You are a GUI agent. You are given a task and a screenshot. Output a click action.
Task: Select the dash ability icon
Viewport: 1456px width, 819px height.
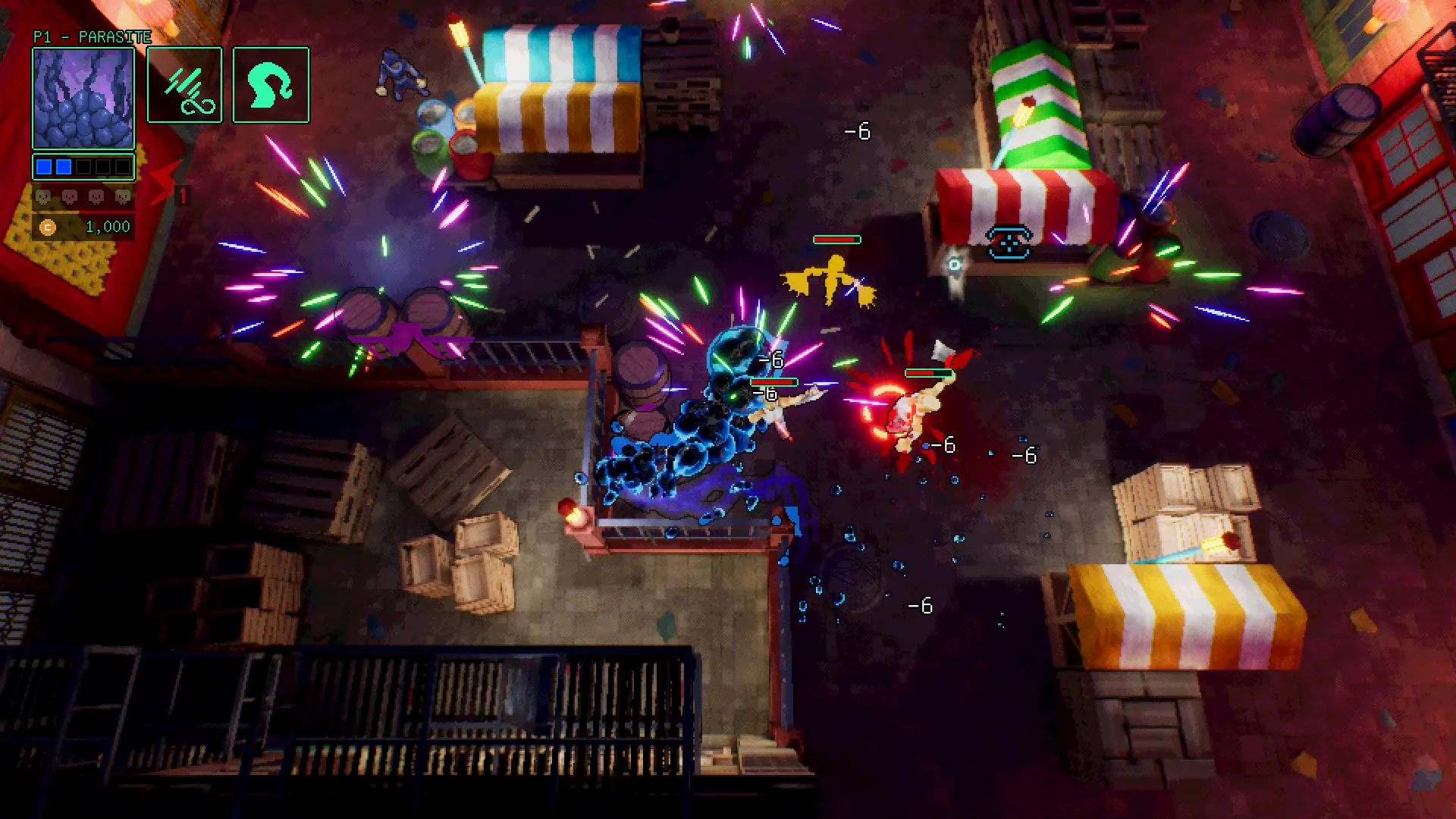point(184,84)
